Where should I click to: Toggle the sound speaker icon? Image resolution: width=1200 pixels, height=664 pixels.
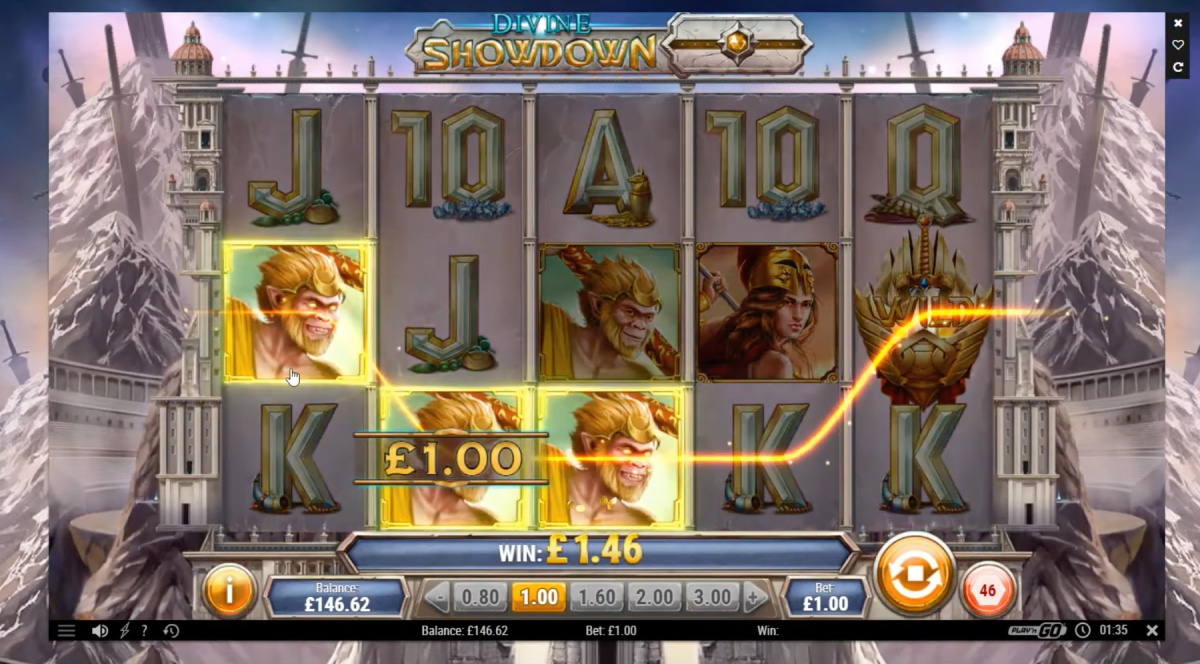(100, 631)
